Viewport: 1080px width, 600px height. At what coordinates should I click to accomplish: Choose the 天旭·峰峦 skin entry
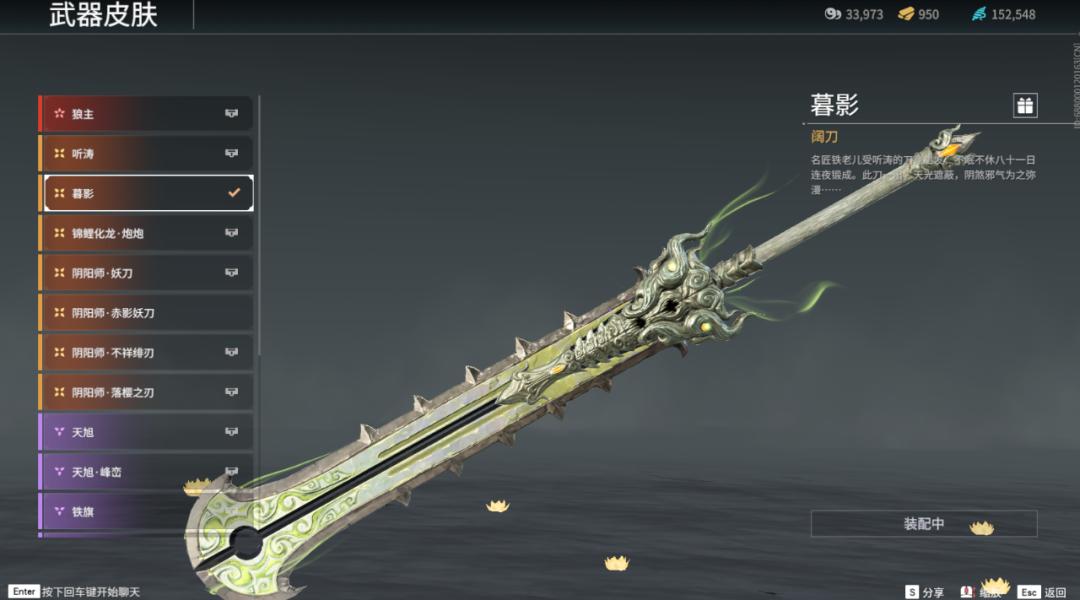(146, 472)
